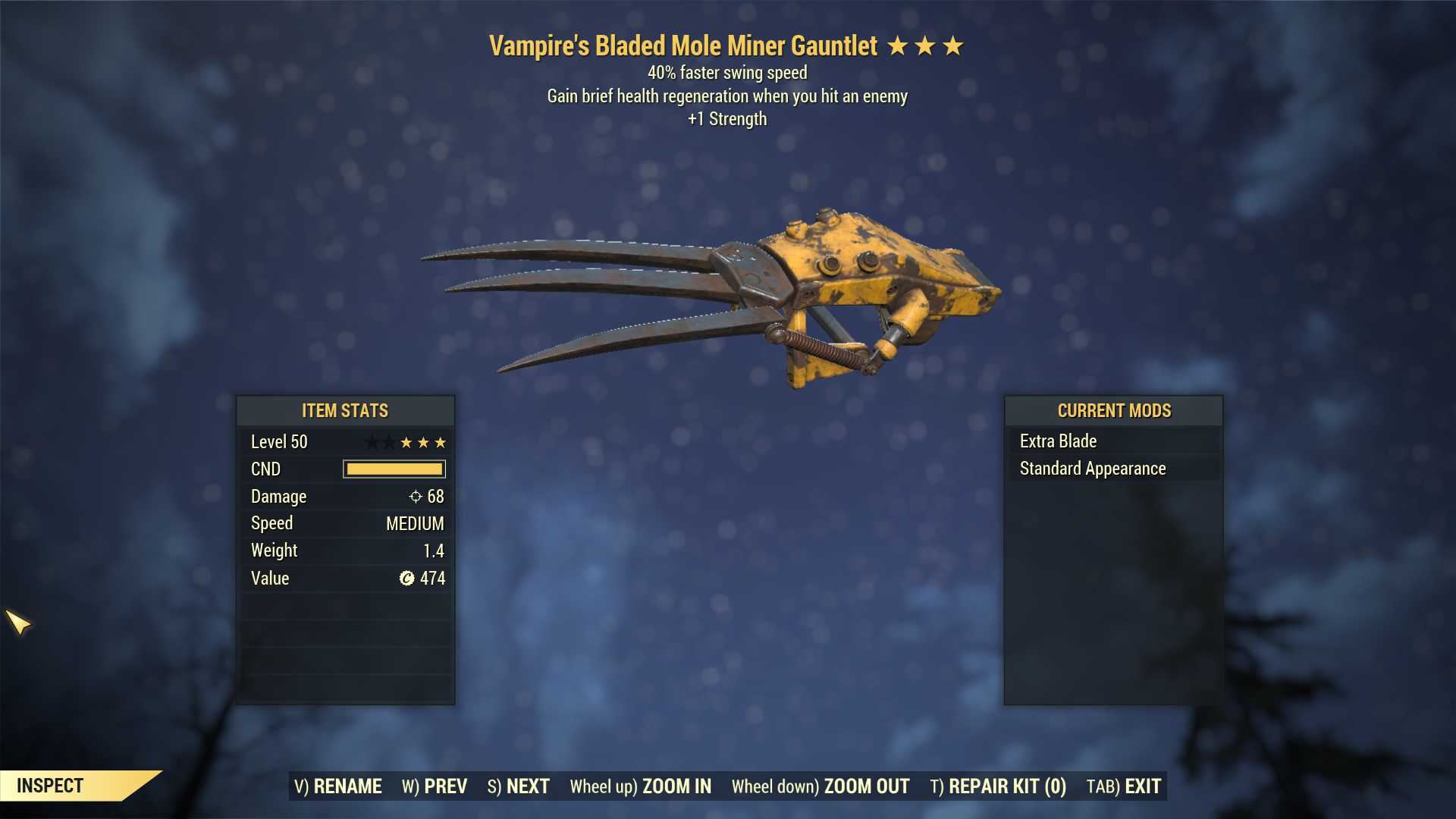Exit the inspect screen
The image size is (1456, 819).
(x=1123, y=786)
